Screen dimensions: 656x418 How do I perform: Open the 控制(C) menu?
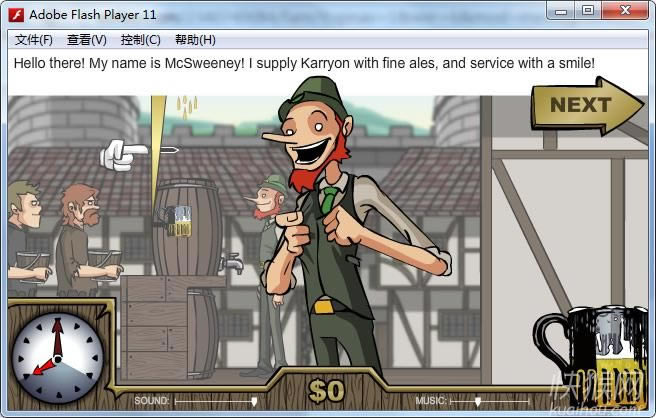pos(140,40)
